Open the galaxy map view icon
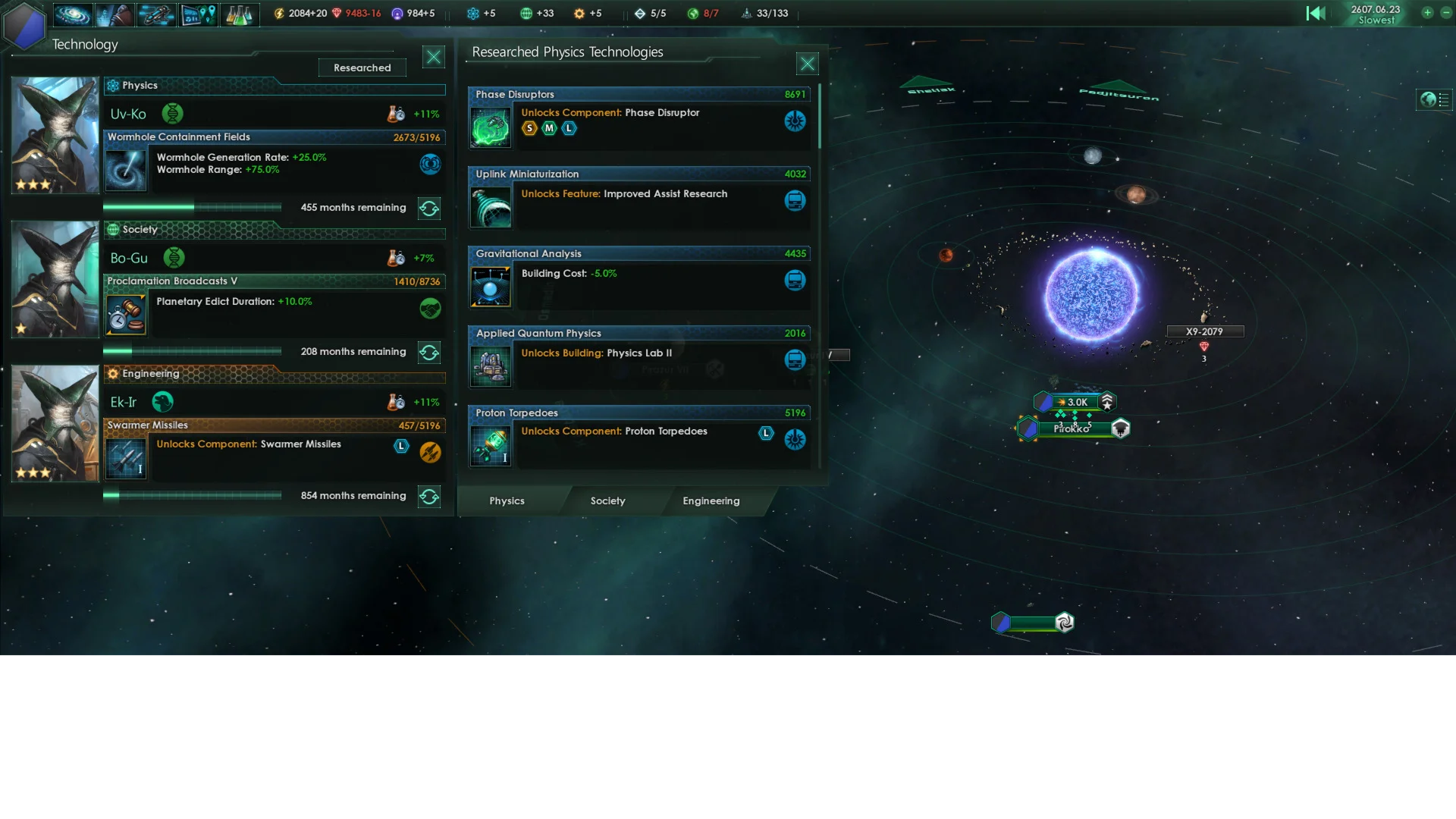 (x=73, y=14)
